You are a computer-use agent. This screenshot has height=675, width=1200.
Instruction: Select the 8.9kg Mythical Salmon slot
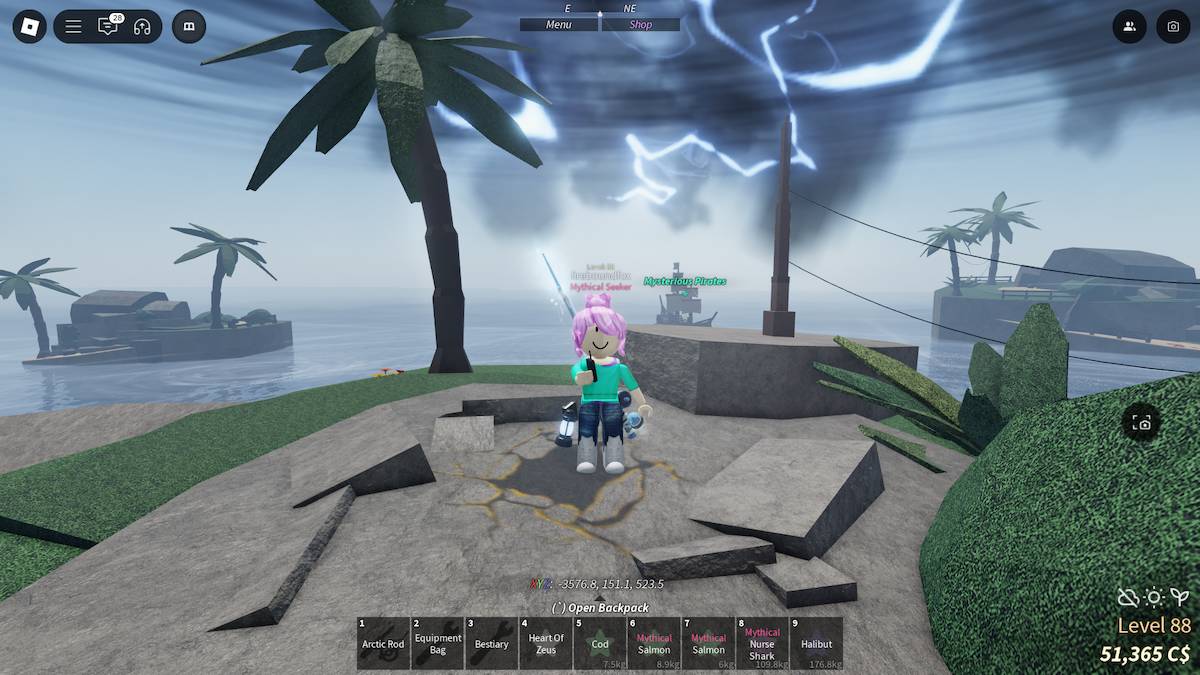point(654,643)
